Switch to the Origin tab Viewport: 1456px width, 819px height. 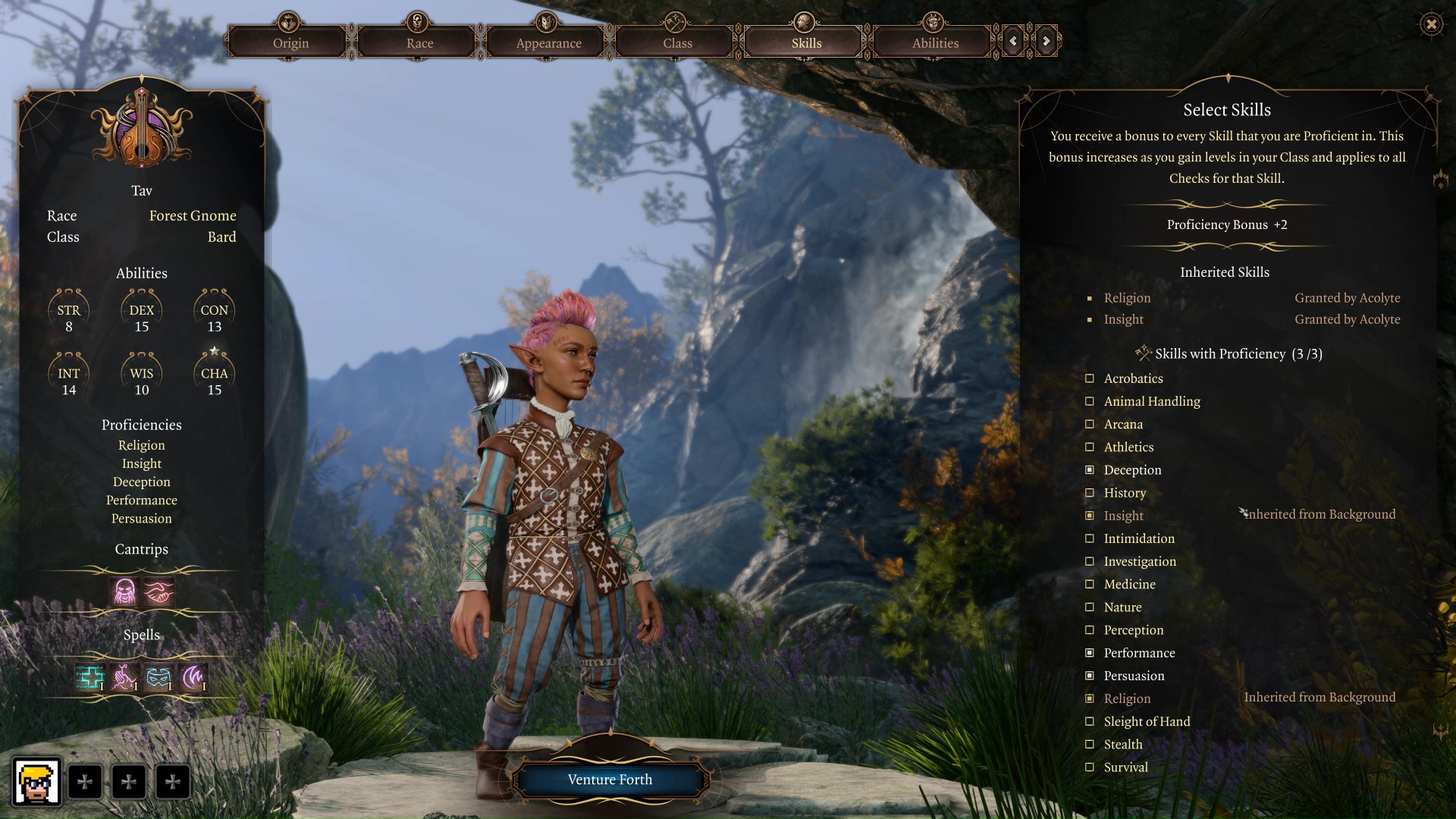(x=290, y=42)
